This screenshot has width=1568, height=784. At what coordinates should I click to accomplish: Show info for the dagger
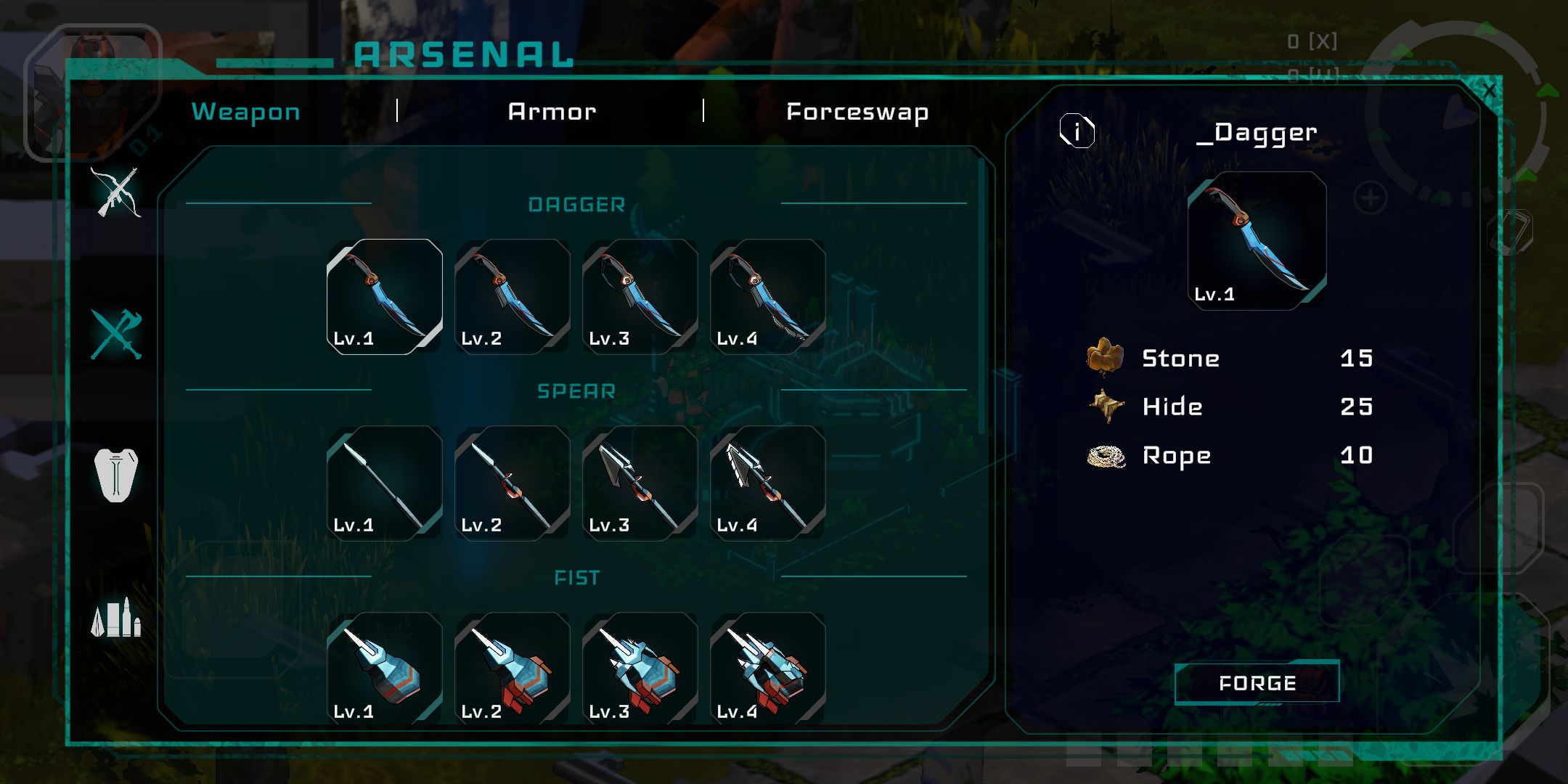(x=1077, y=131)
